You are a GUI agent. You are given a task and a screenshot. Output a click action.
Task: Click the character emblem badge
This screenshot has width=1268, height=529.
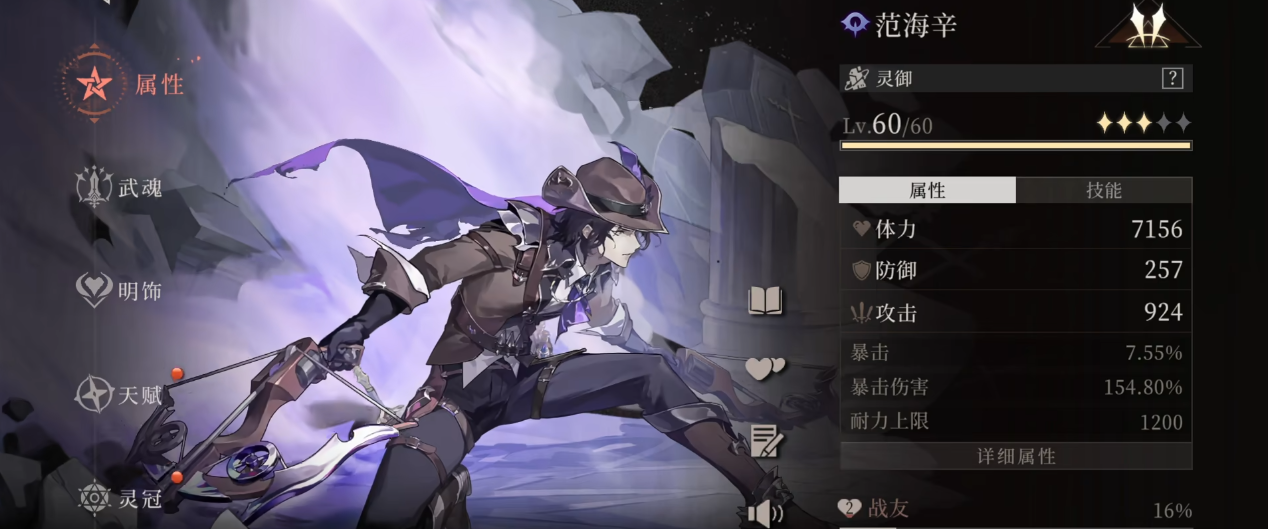1147,26
